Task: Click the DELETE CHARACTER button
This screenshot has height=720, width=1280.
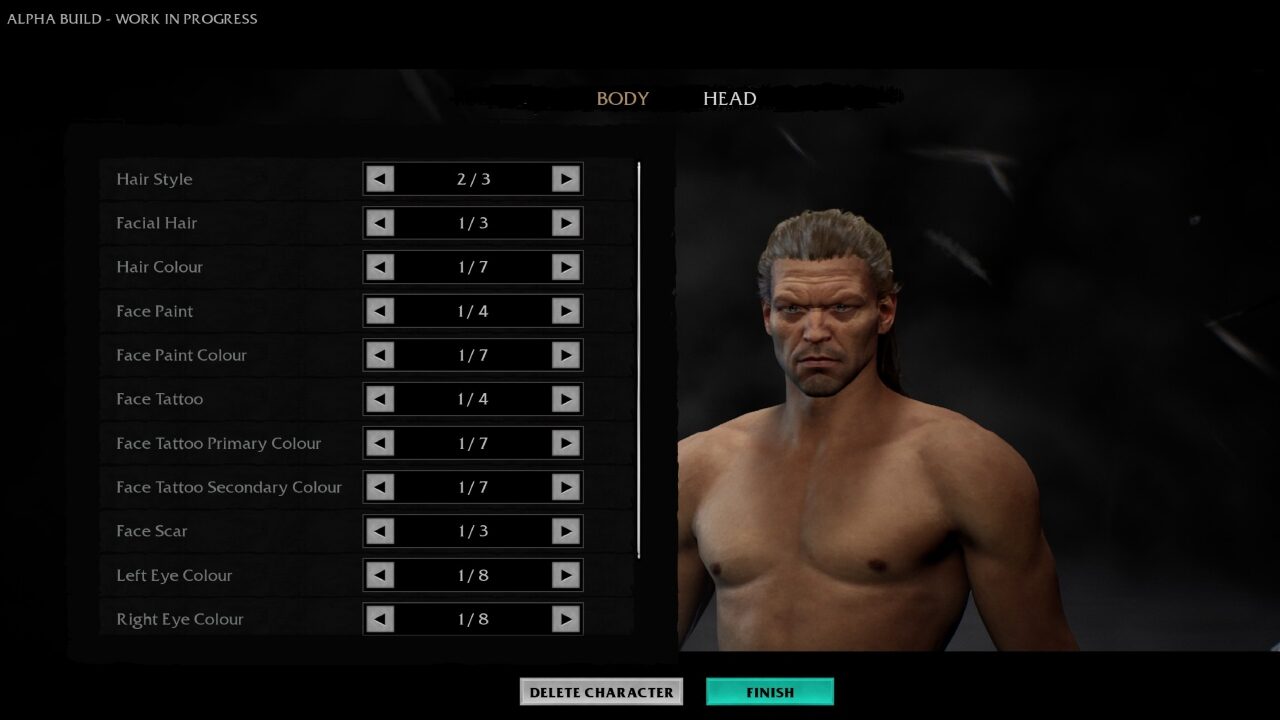Action: point(601,692)
